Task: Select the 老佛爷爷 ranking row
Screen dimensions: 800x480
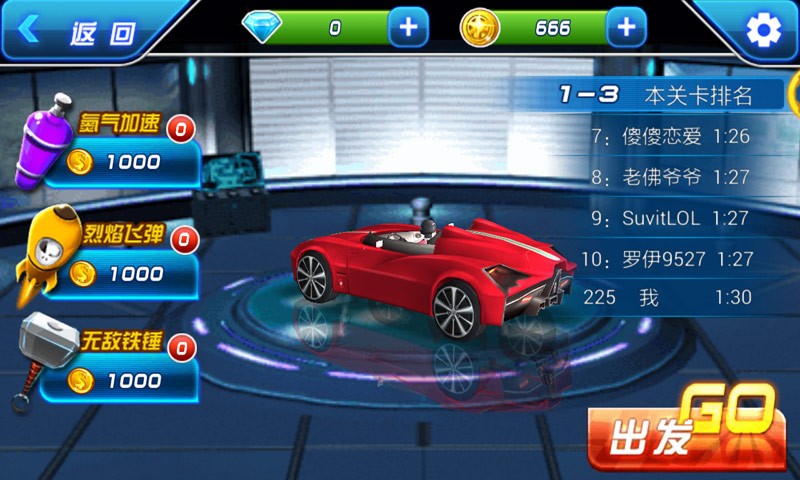Action: coord(670,177)
